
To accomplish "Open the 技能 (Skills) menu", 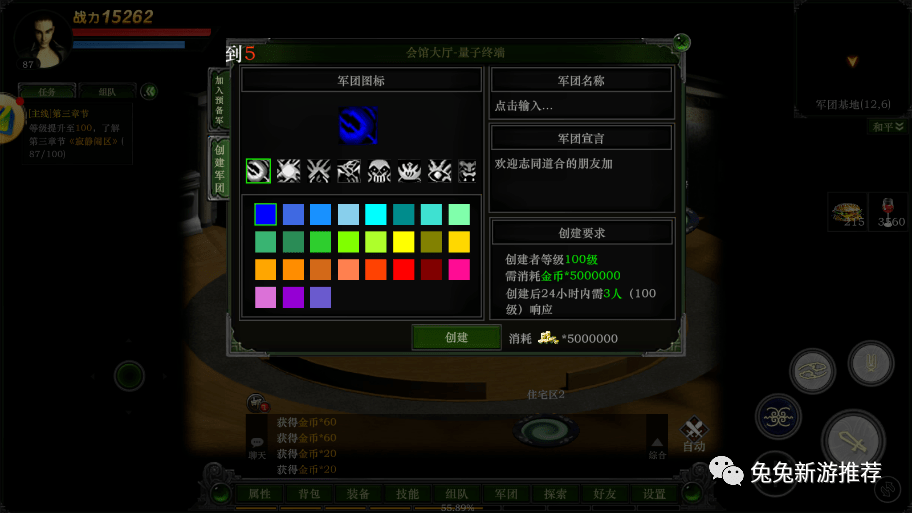I will (407, 494).
